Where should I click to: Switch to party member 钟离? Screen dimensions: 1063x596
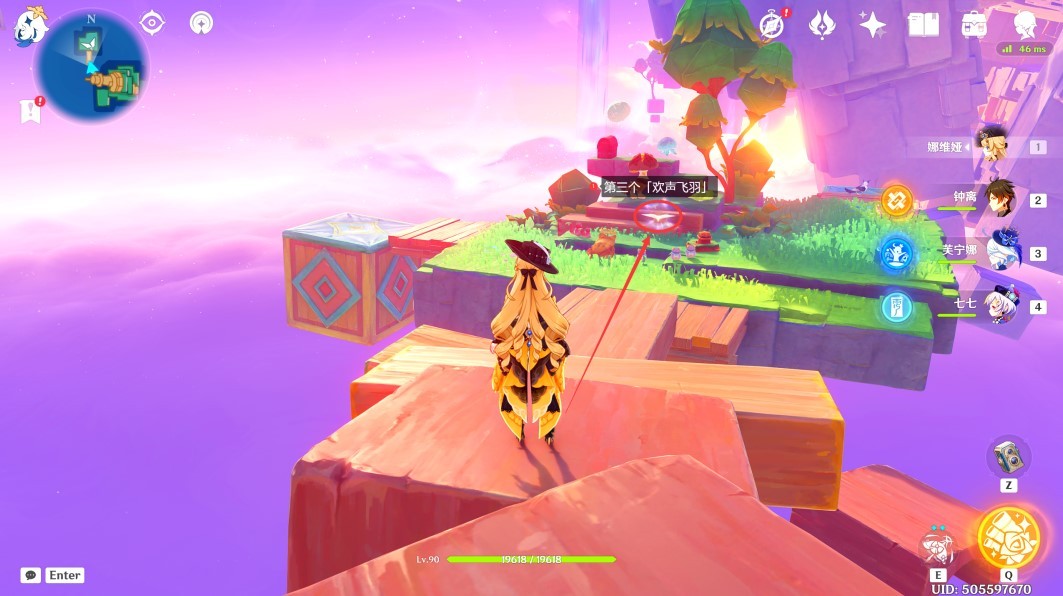coord(1000,198)
